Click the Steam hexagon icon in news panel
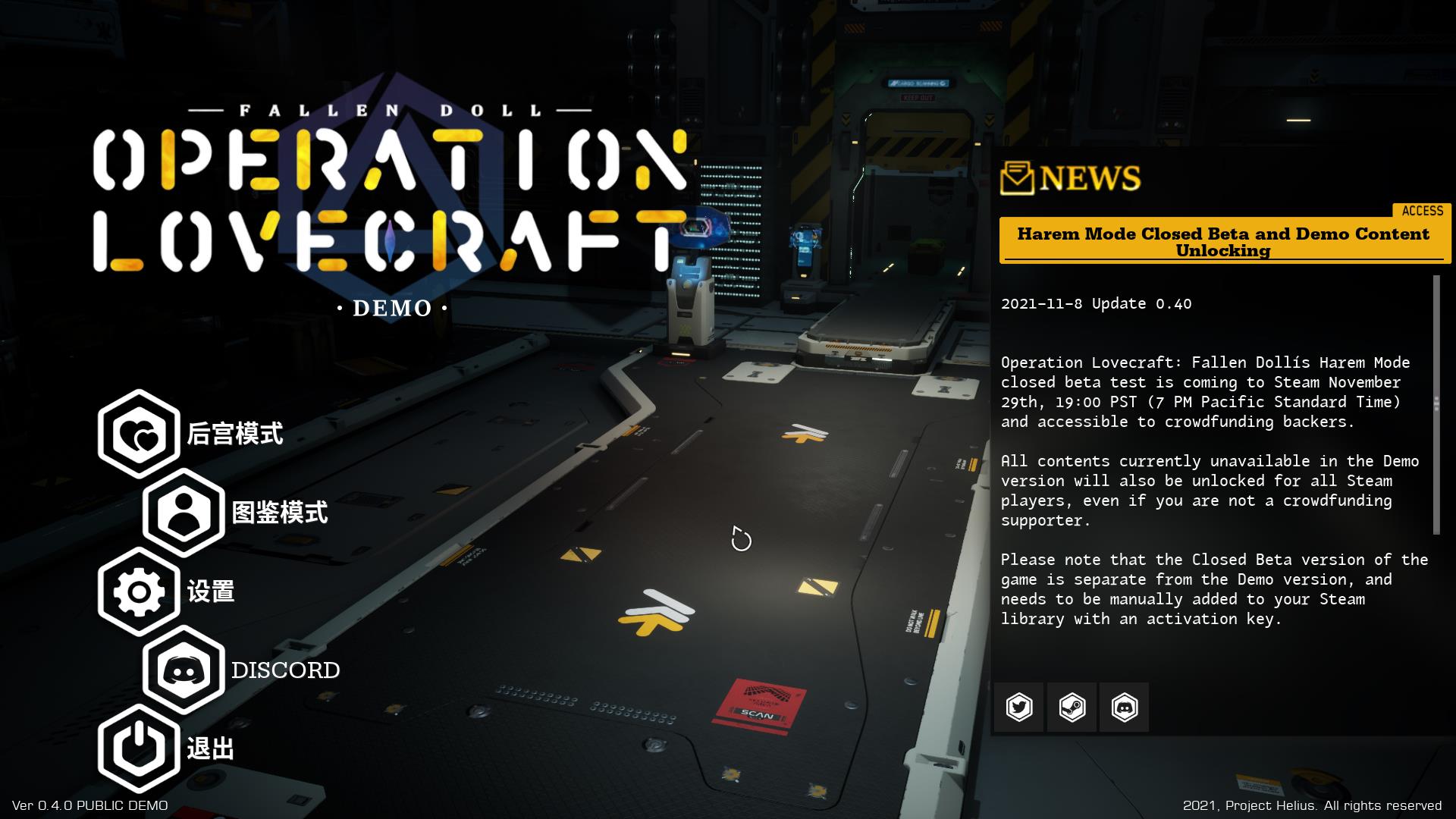The height and width of the screenshot is (819, 1456). pyautogui.click(x=1071, y=707)
